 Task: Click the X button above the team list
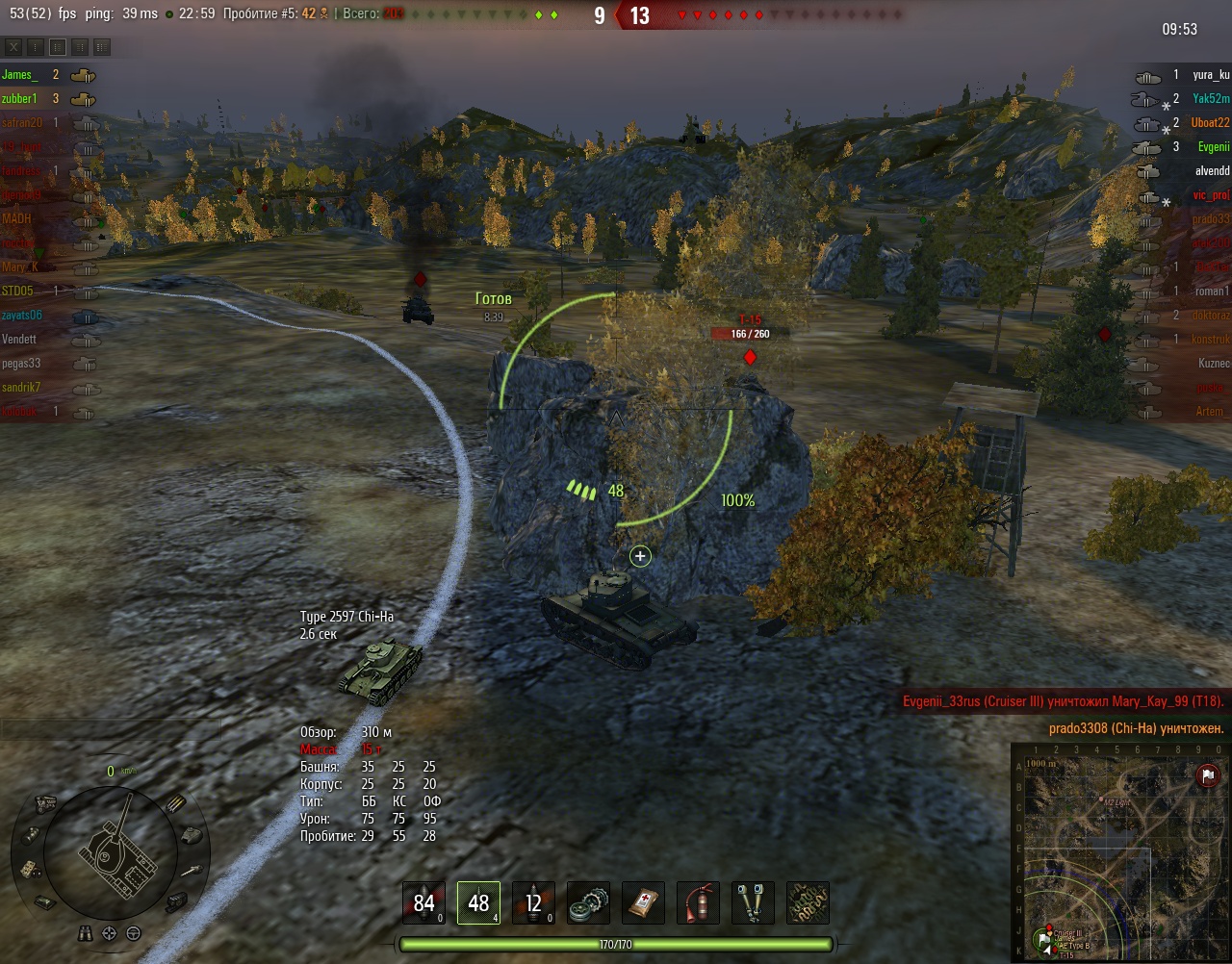click(13, 46)
